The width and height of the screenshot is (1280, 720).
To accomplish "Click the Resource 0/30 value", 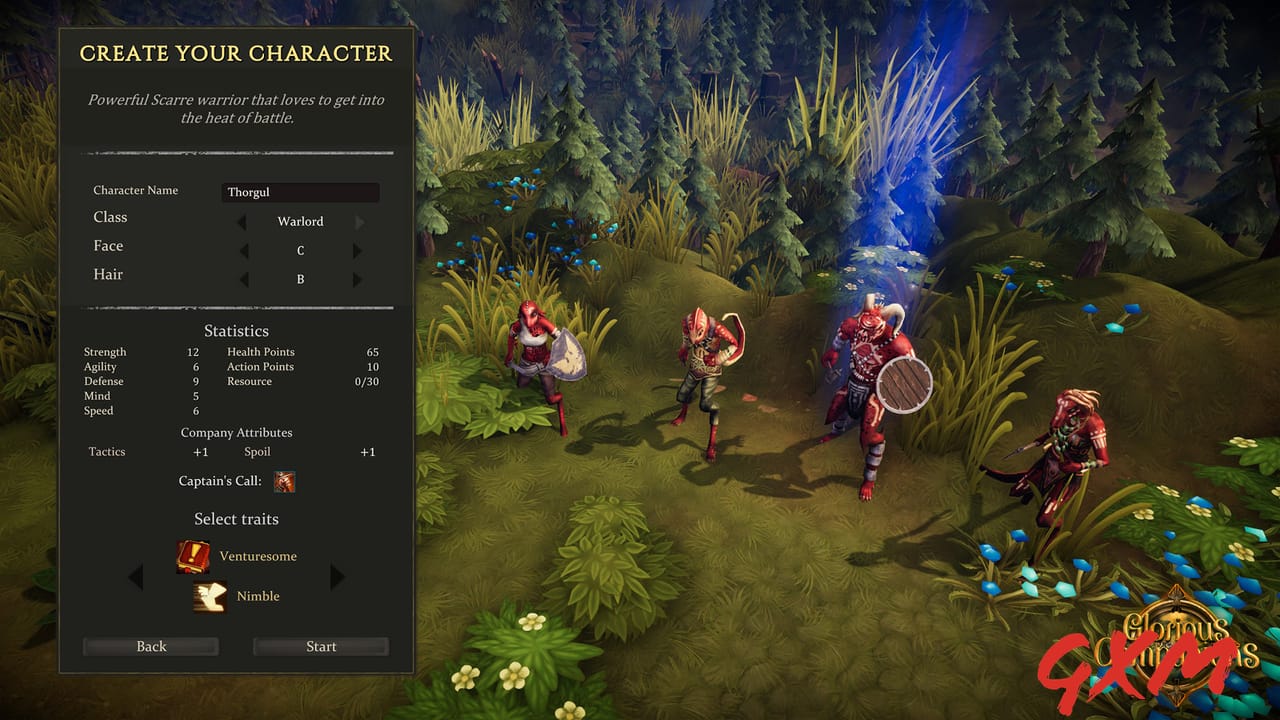I will coord(366,381).
